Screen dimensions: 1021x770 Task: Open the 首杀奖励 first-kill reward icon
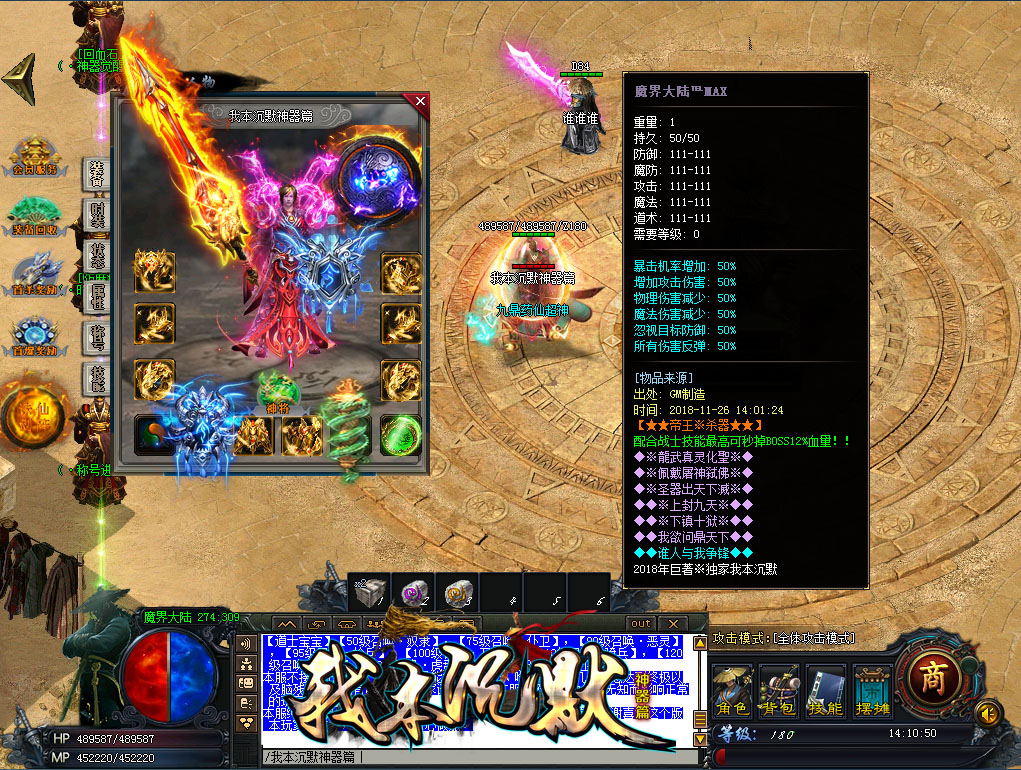point(34,272)
